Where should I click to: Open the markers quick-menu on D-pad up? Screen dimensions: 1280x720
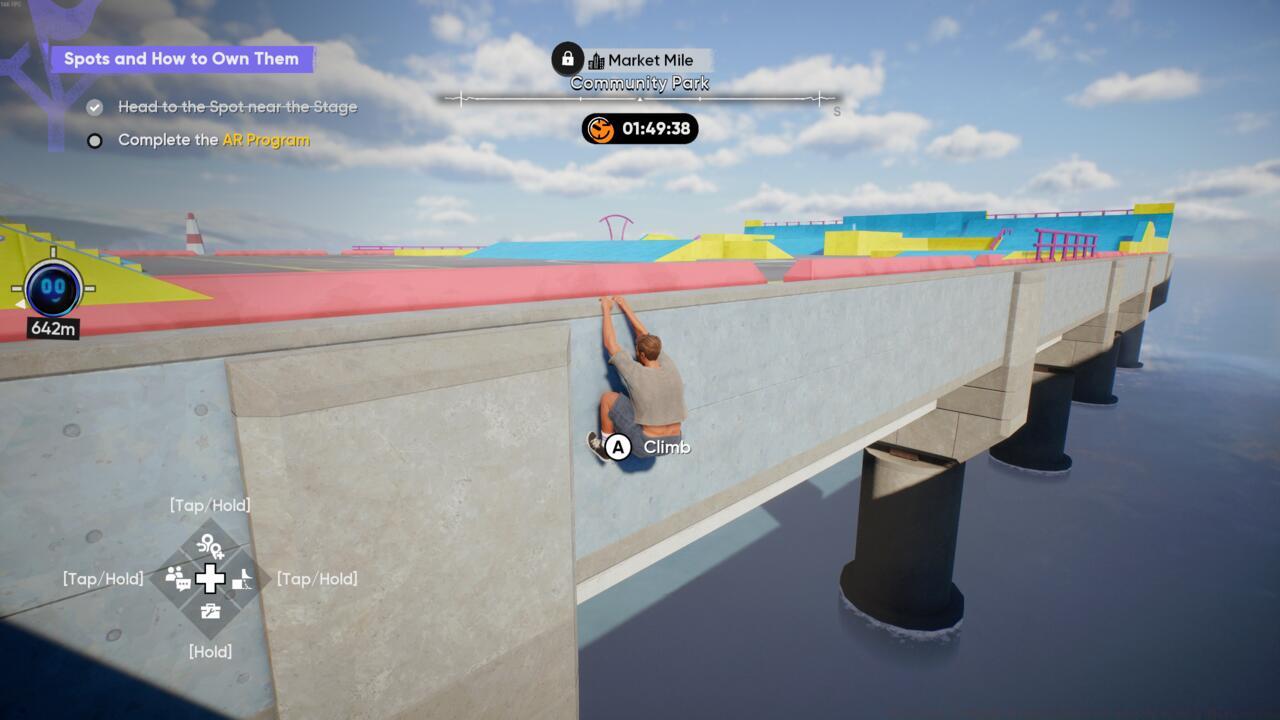pyautogui.click(x=210, y=546)
